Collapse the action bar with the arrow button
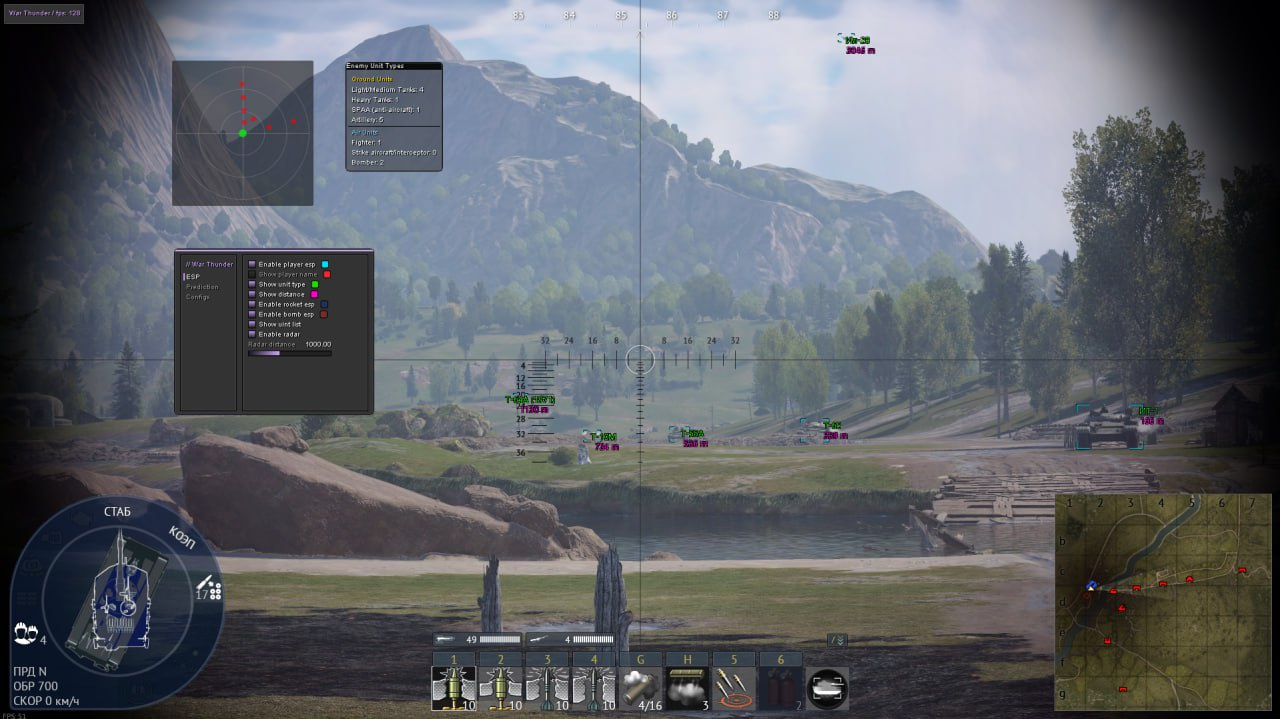Image resolution: width=1280 pixels, height=719 pixels. pyautogui.click(x=837, y=640)
